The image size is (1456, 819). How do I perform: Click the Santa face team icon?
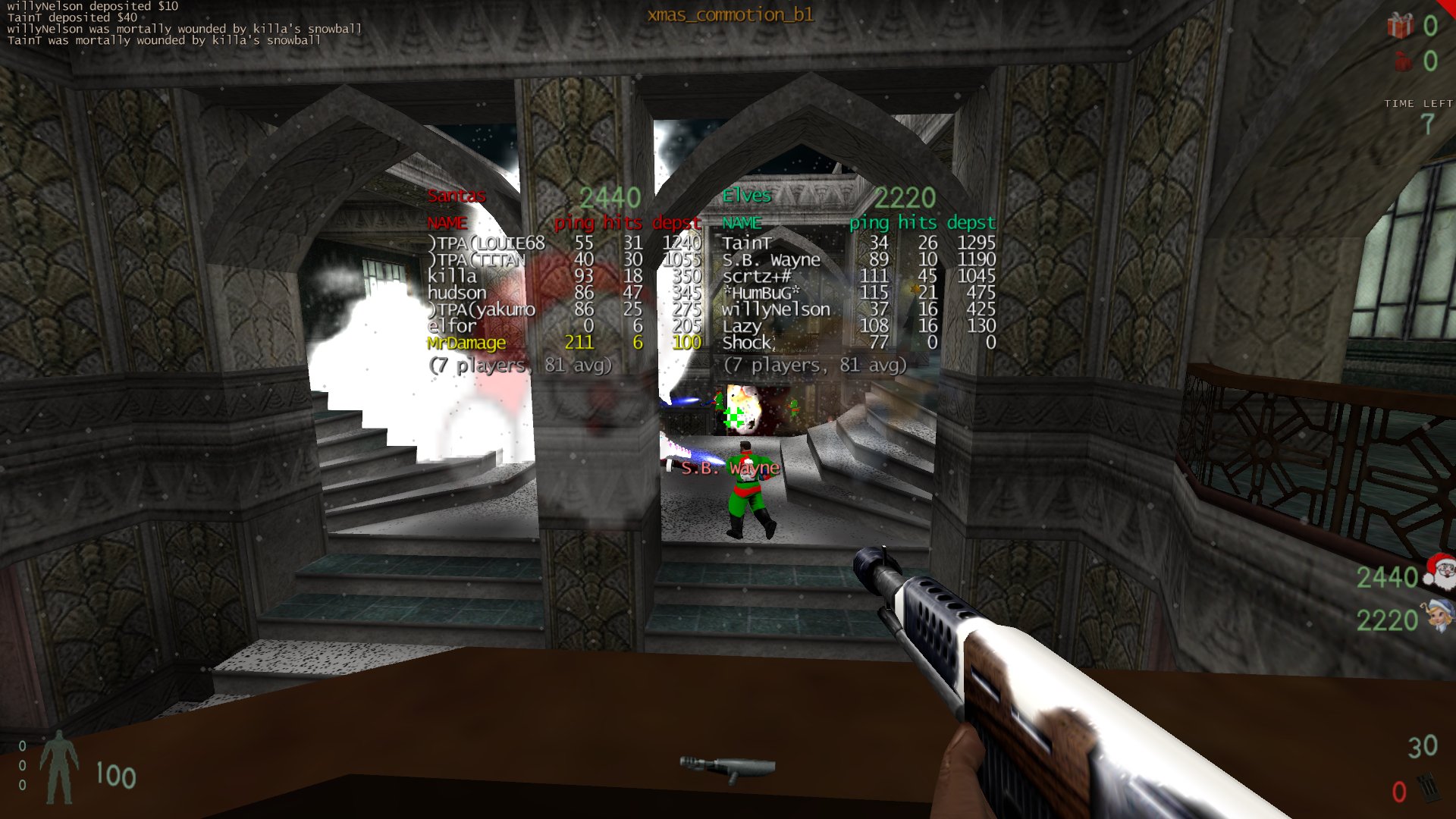point(1439,572)
